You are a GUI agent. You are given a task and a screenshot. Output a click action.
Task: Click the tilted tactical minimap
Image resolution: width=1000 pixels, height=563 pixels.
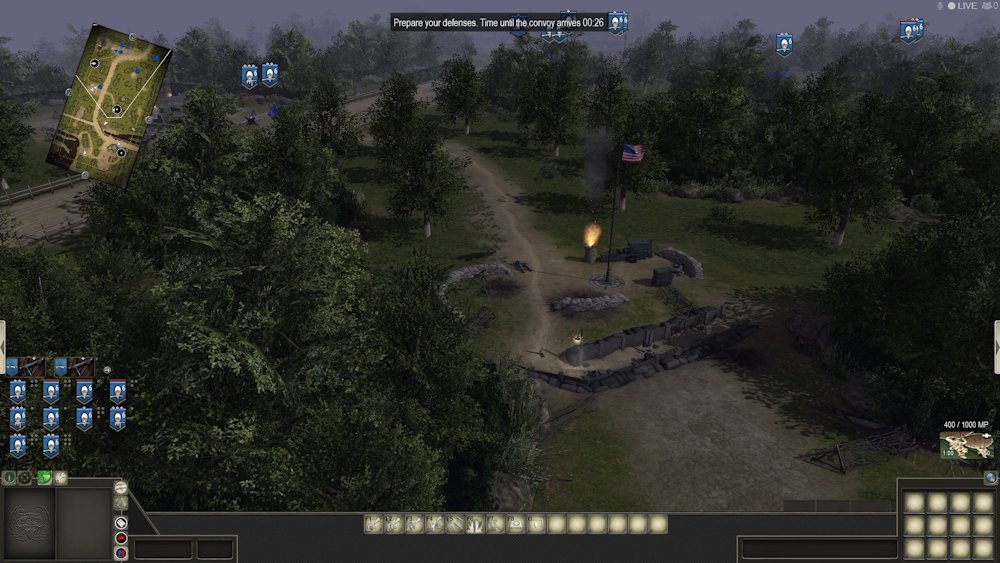(110, 105)
